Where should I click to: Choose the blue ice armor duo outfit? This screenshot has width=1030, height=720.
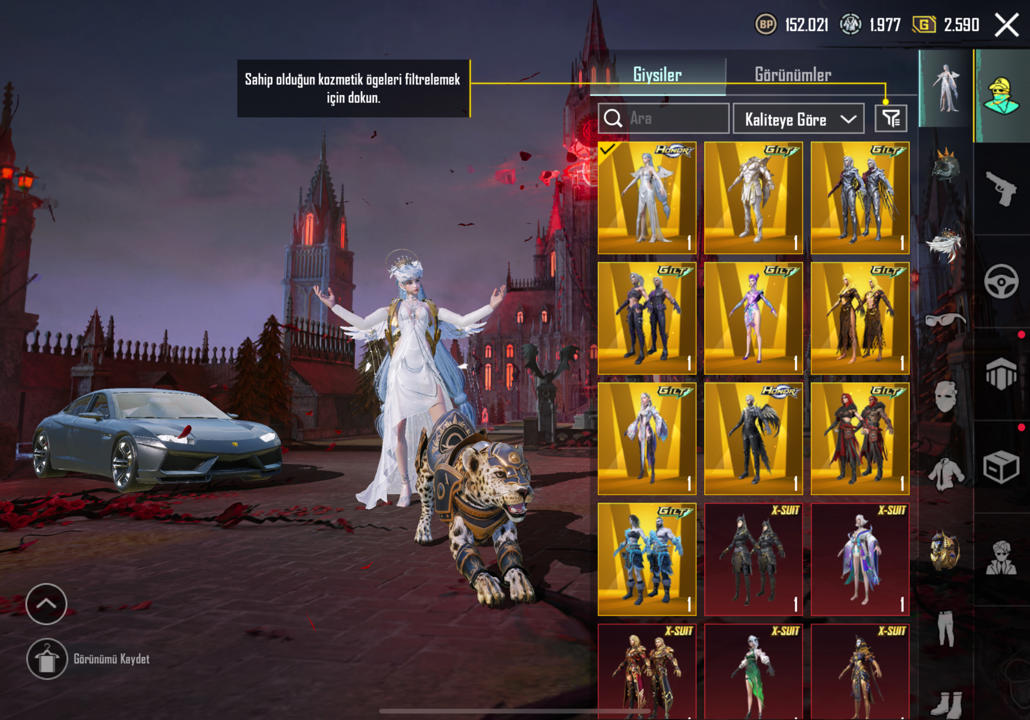647,558
